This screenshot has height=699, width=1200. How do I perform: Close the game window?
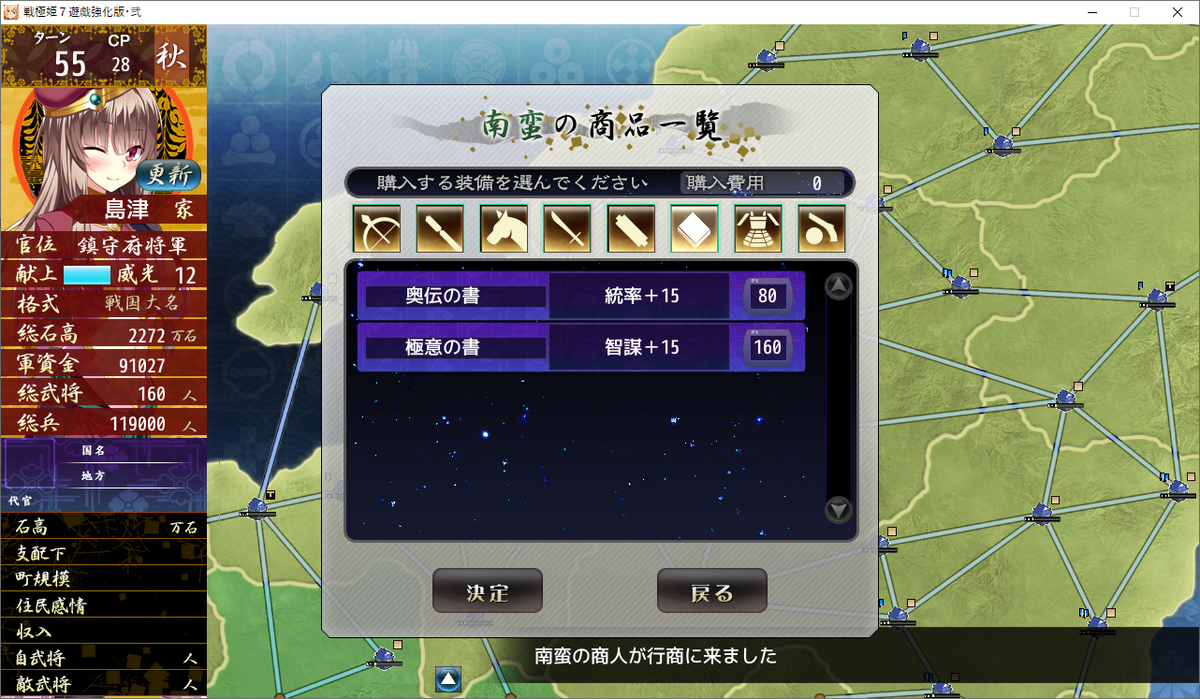1177,12
